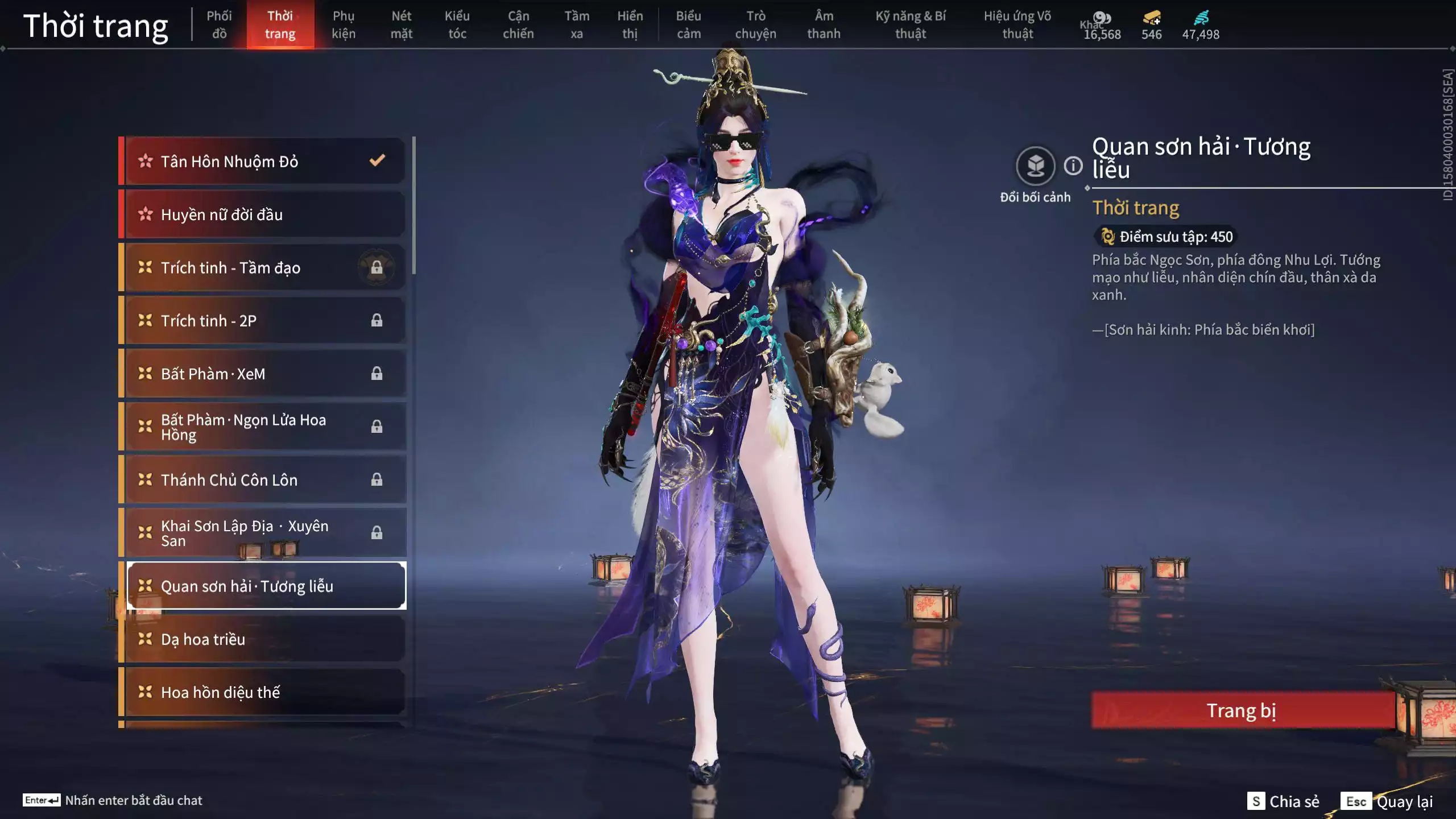Screen dimensions: 1456x819
Task: Click the blue conch currency icon showing 47,498
Action: [1202, 18]
